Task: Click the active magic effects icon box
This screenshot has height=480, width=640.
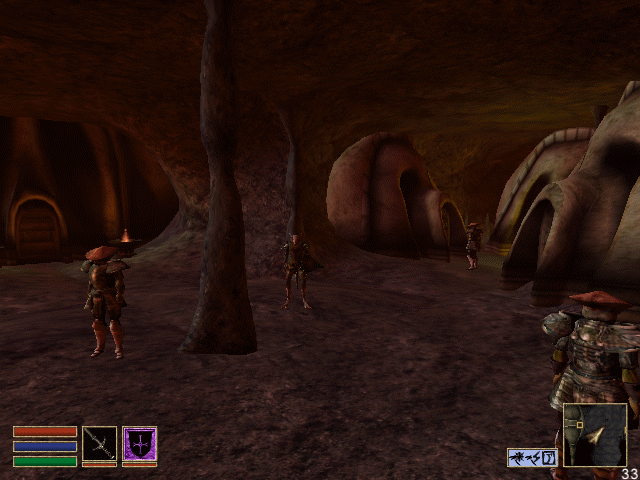Action: 532,457
